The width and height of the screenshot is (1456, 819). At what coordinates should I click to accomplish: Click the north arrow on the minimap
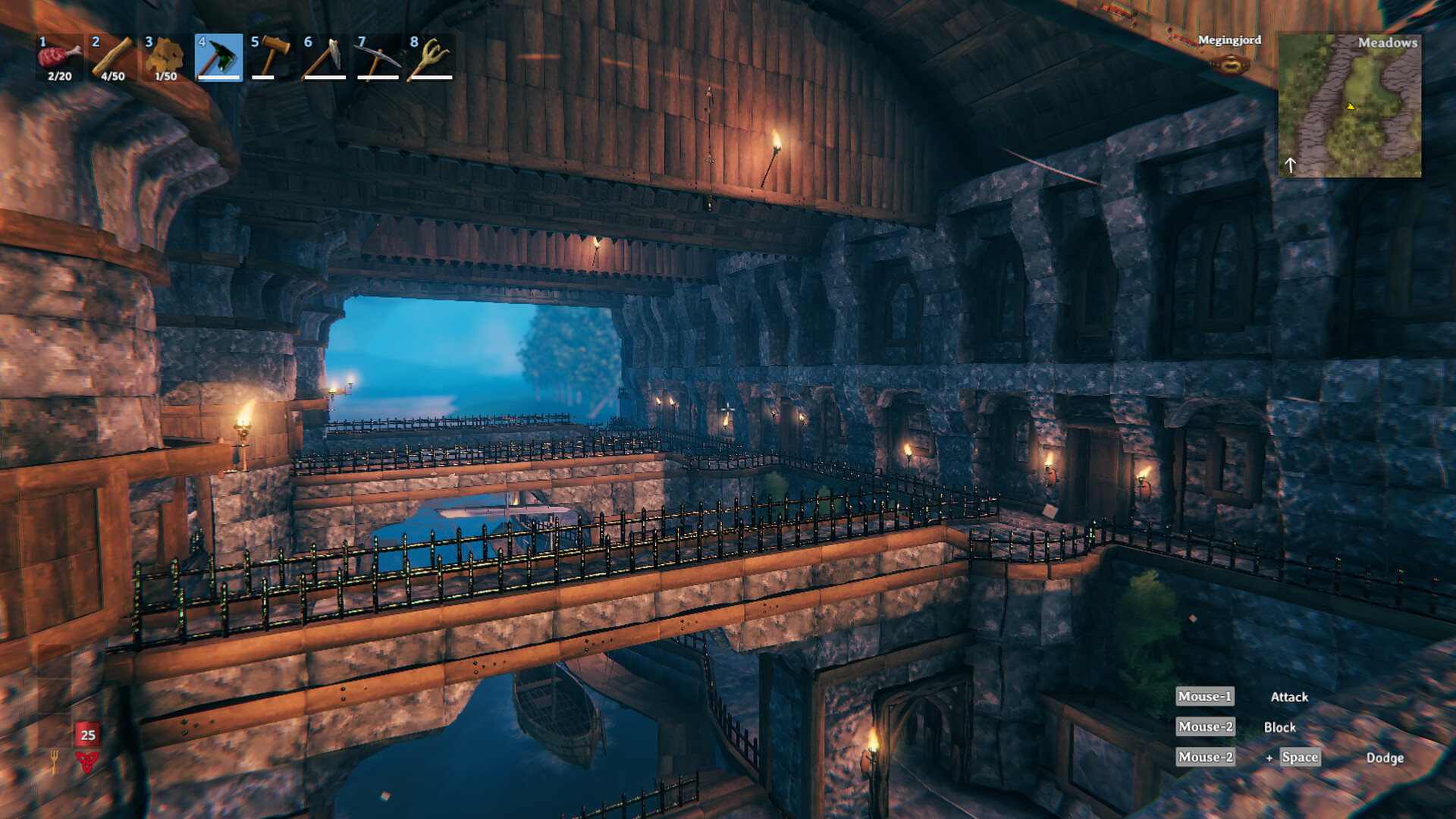pyautogui.click(x=1291, y=165)
